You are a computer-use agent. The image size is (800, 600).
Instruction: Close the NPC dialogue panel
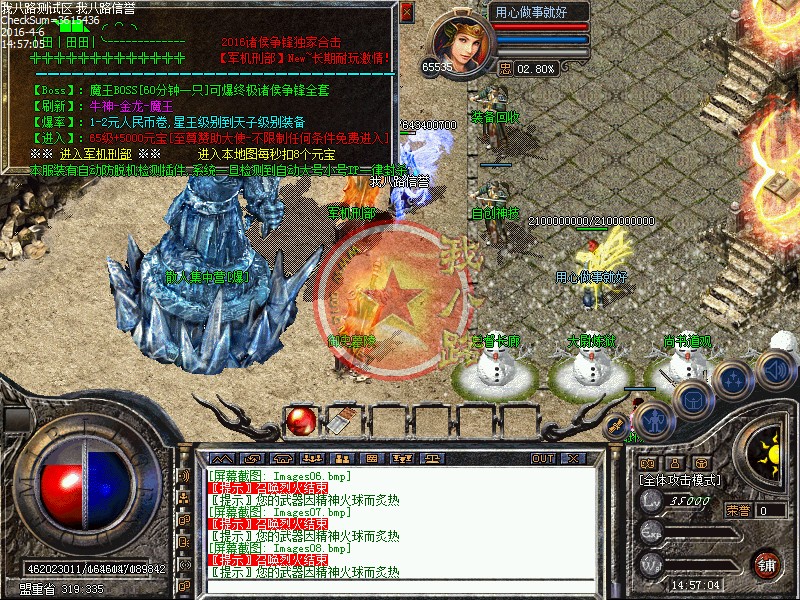406,12
